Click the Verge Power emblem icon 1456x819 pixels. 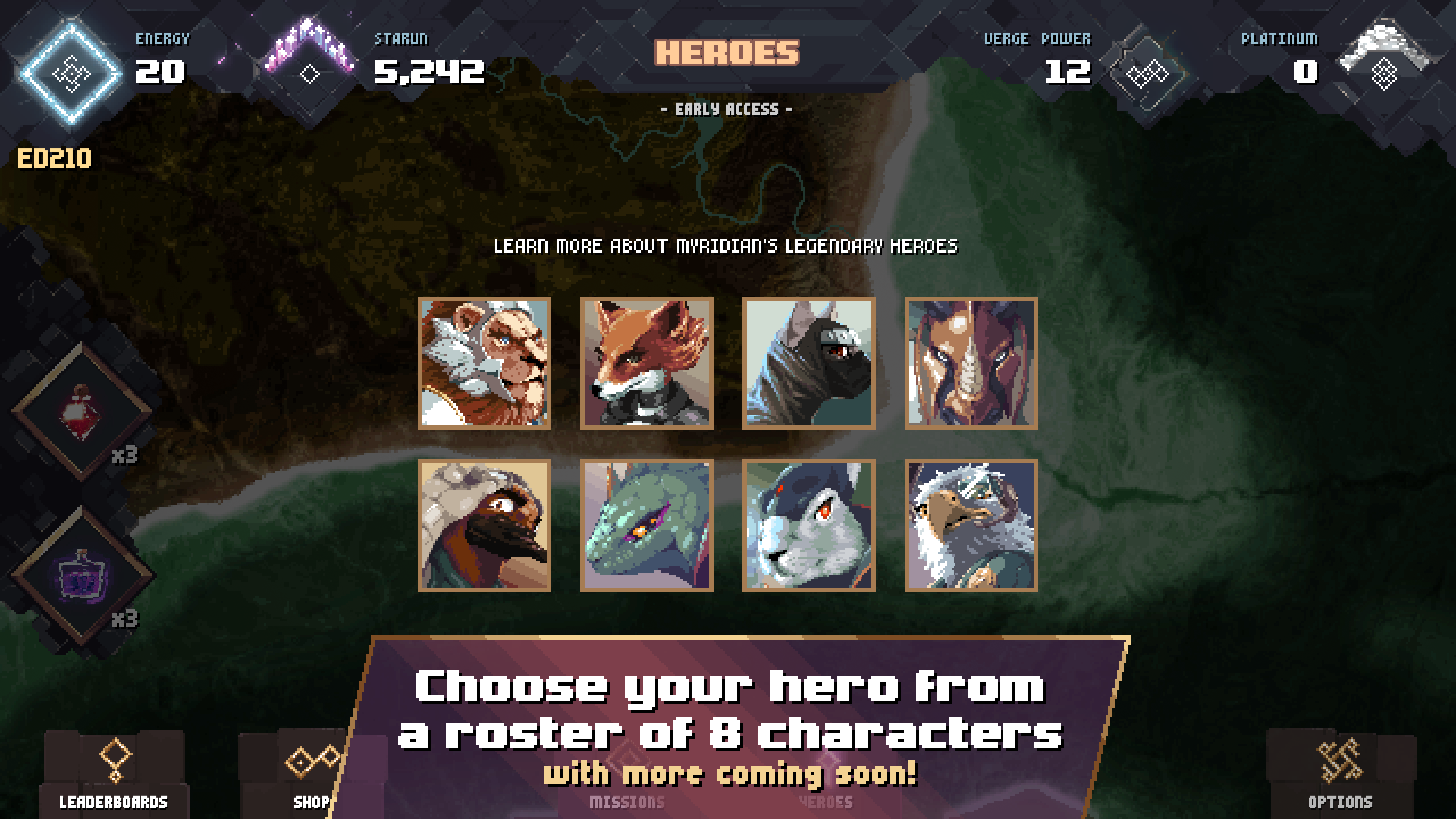tap(1149, 72)
